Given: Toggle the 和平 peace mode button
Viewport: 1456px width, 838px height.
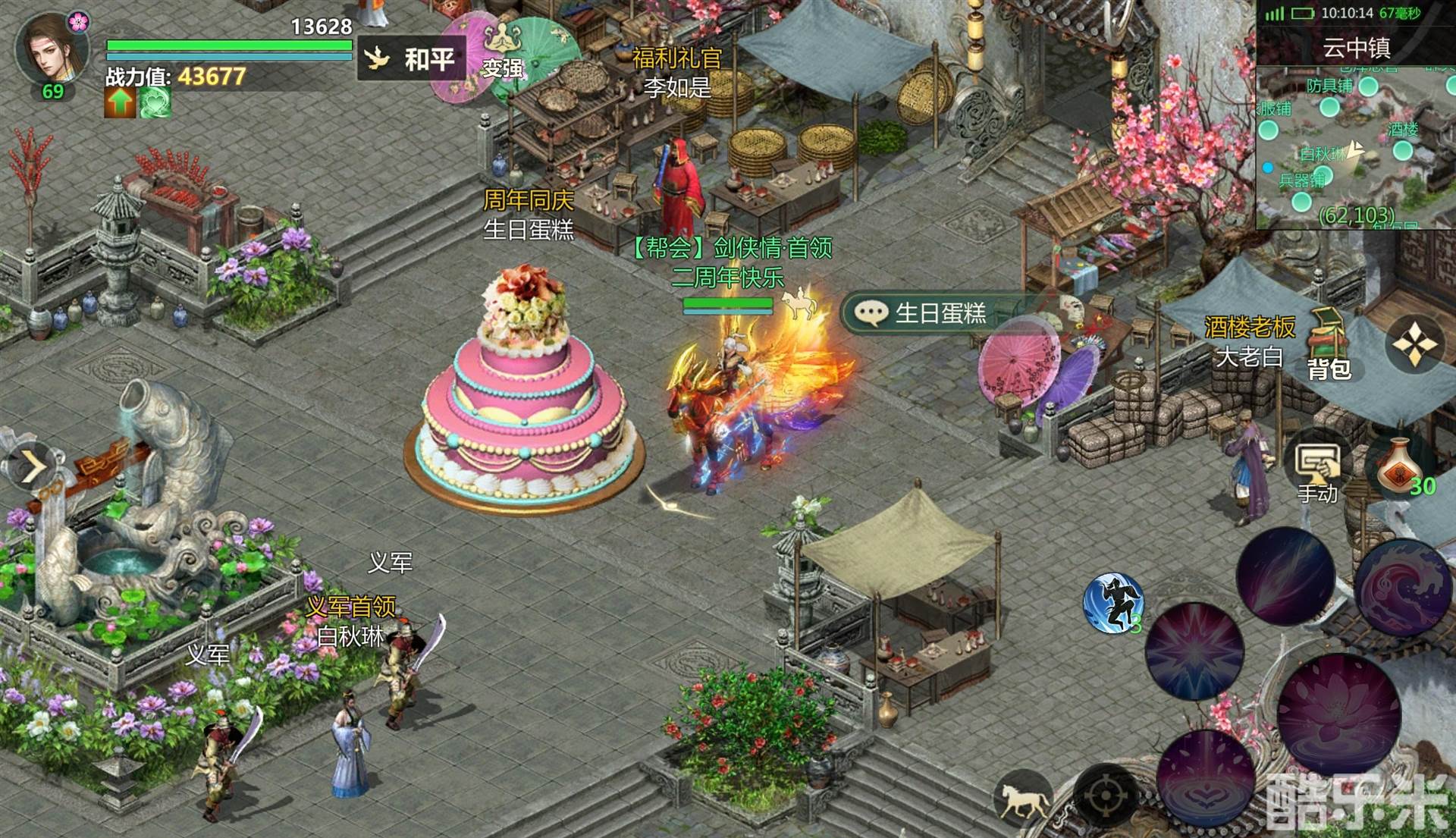Looking at the screenshot, I should point(412,58).
